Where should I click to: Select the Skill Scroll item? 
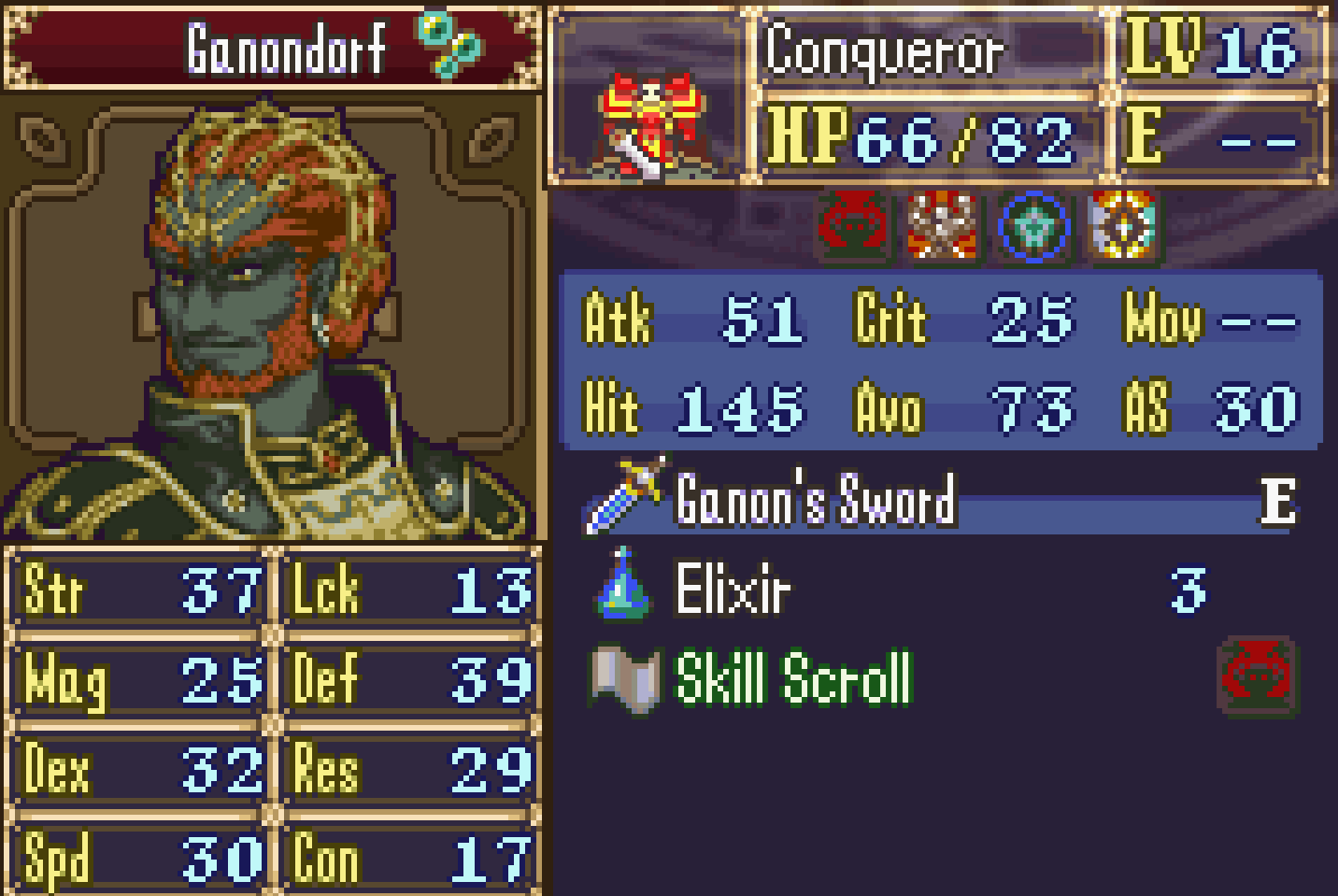(x=792, y=679)
